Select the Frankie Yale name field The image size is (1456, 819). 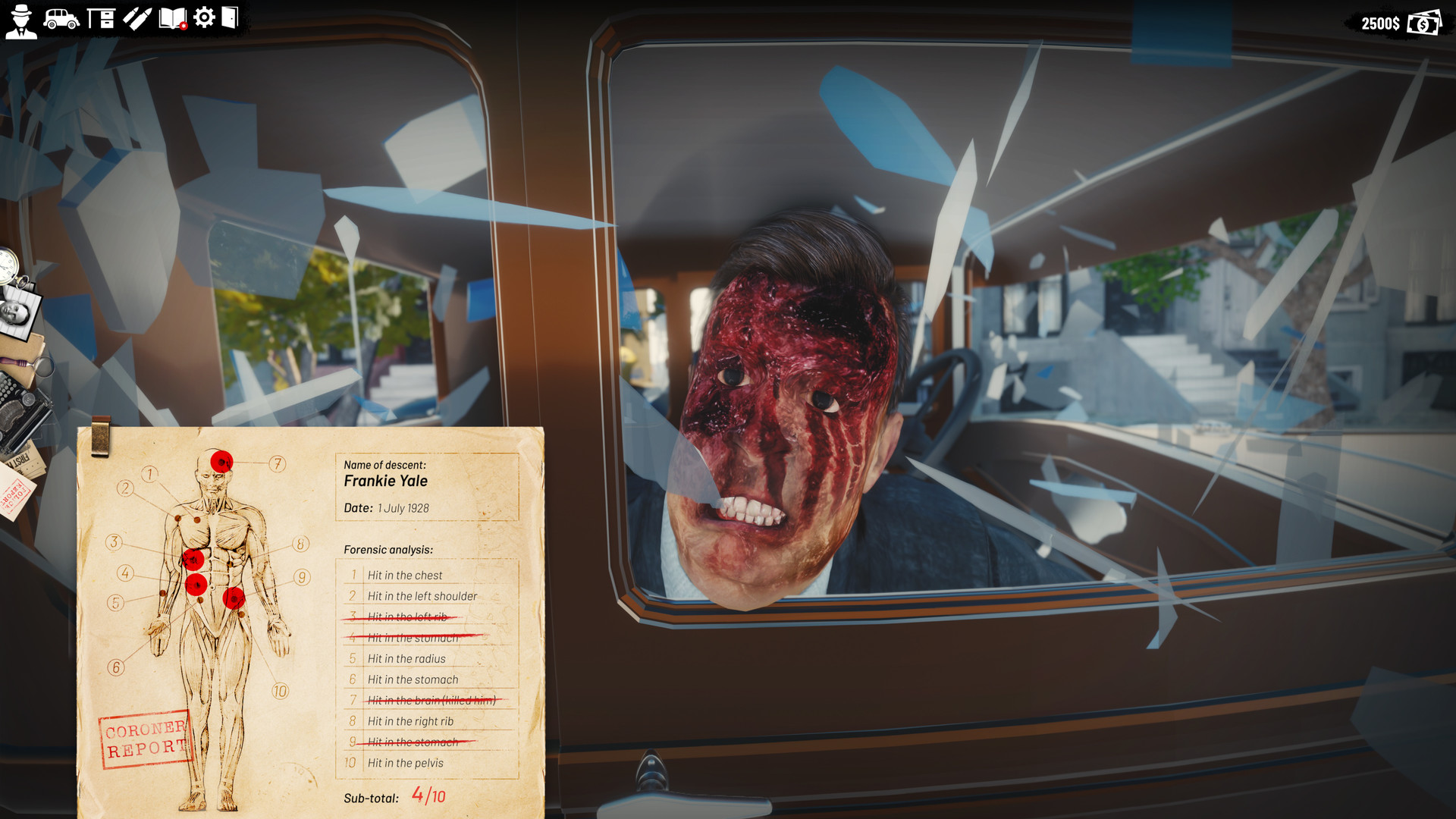(385, 481)
